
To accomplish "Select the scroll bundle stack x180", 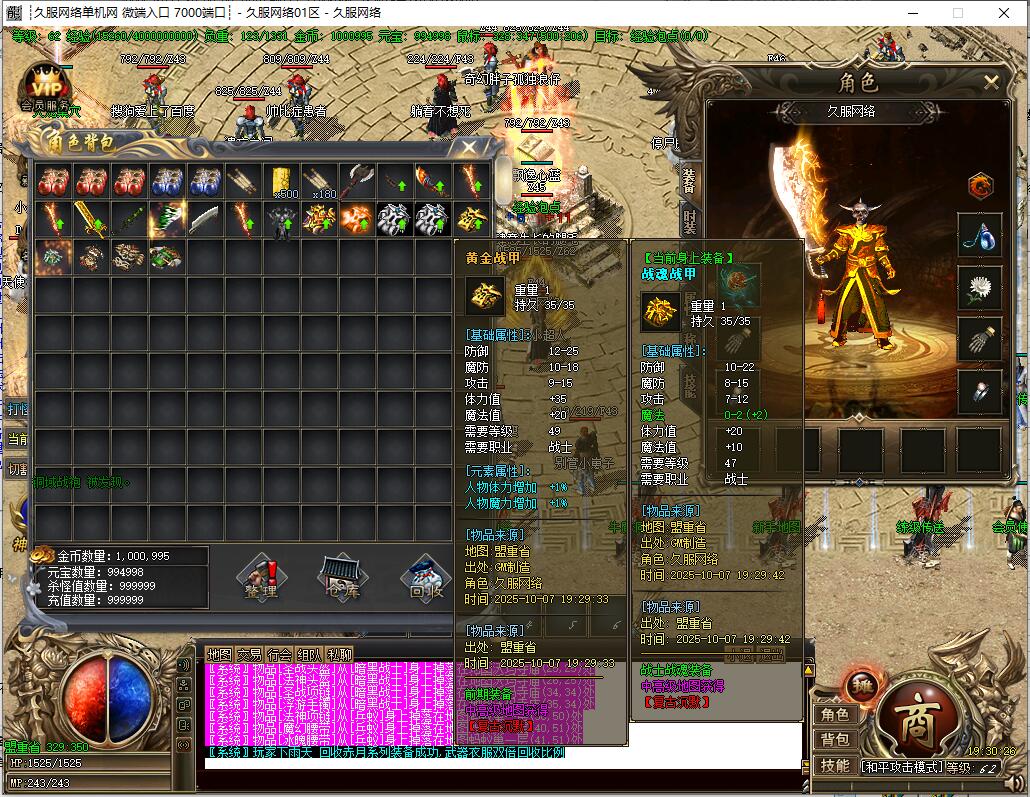I will [319, 181].
